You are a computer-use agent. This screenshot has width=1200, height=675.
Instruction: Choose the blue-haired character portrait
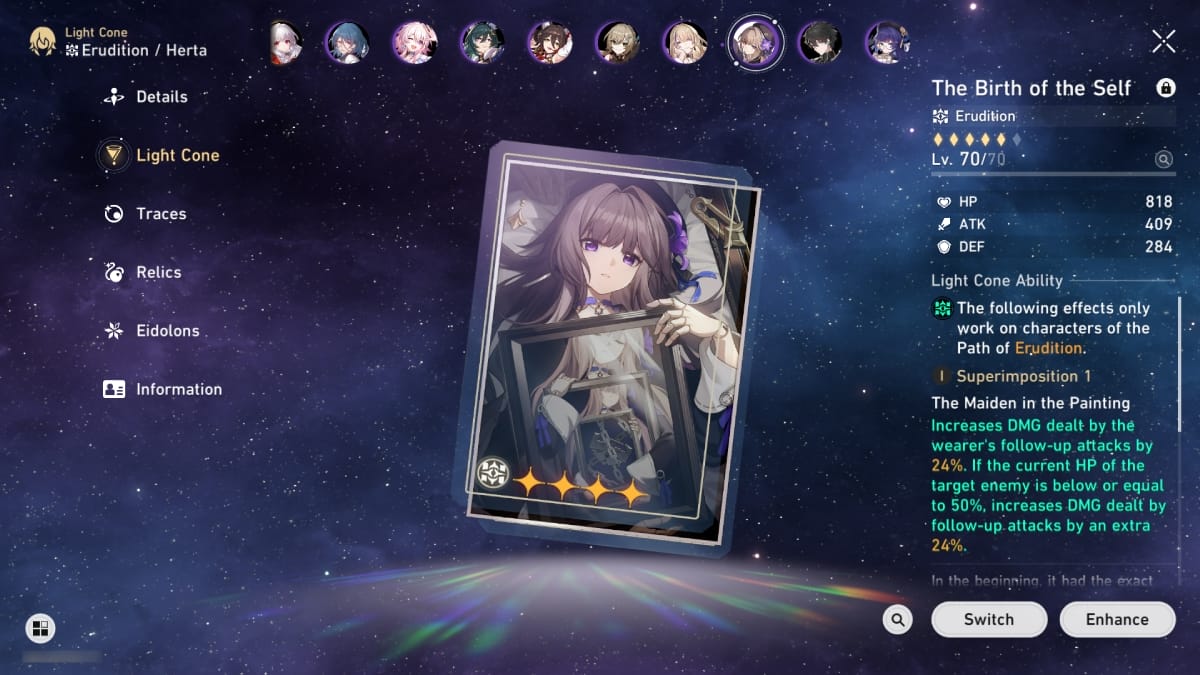coord(347,42)
